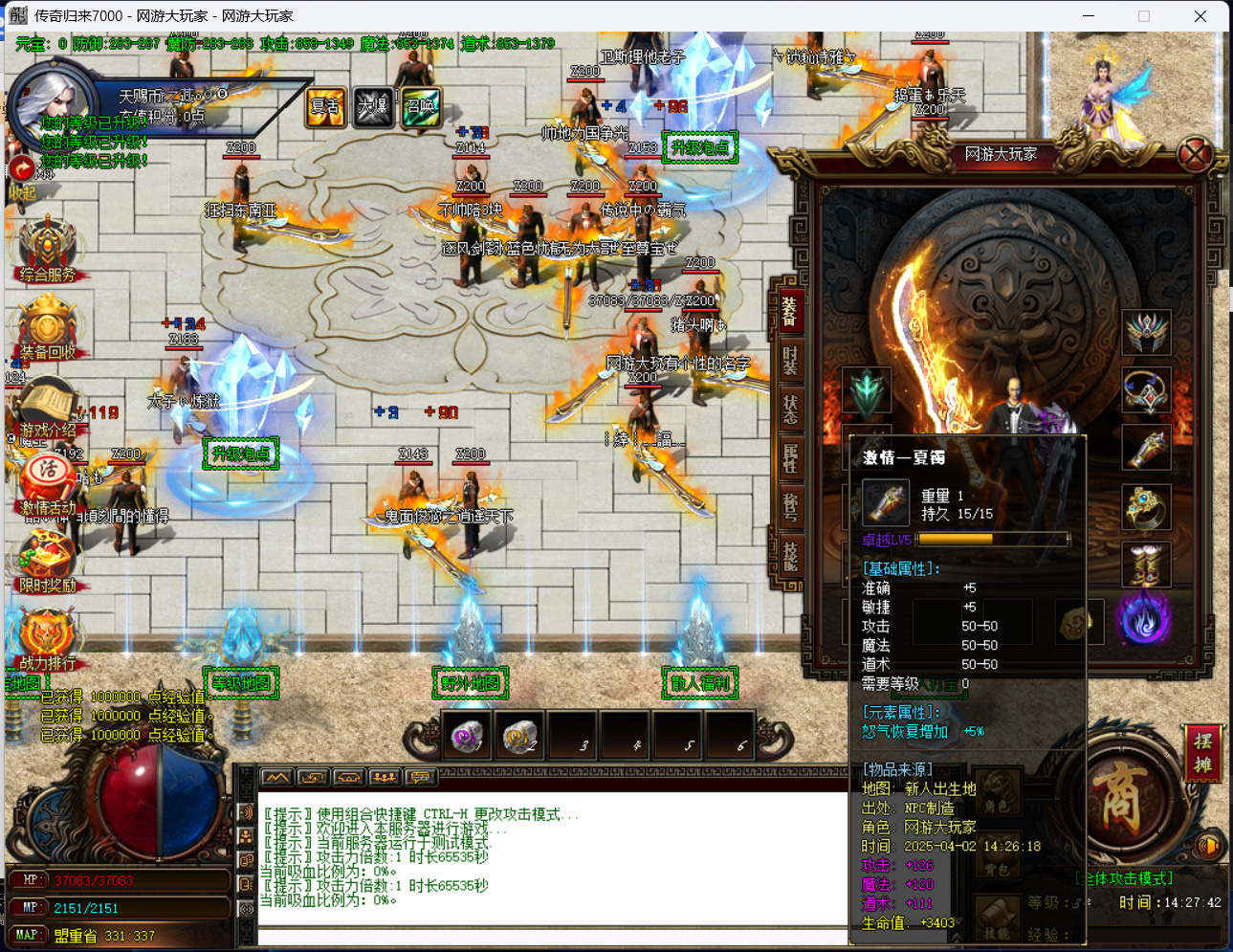This screenshot has width=1233, height=952.
Task: Open the 综合服务 services menu
Action: 48,251
